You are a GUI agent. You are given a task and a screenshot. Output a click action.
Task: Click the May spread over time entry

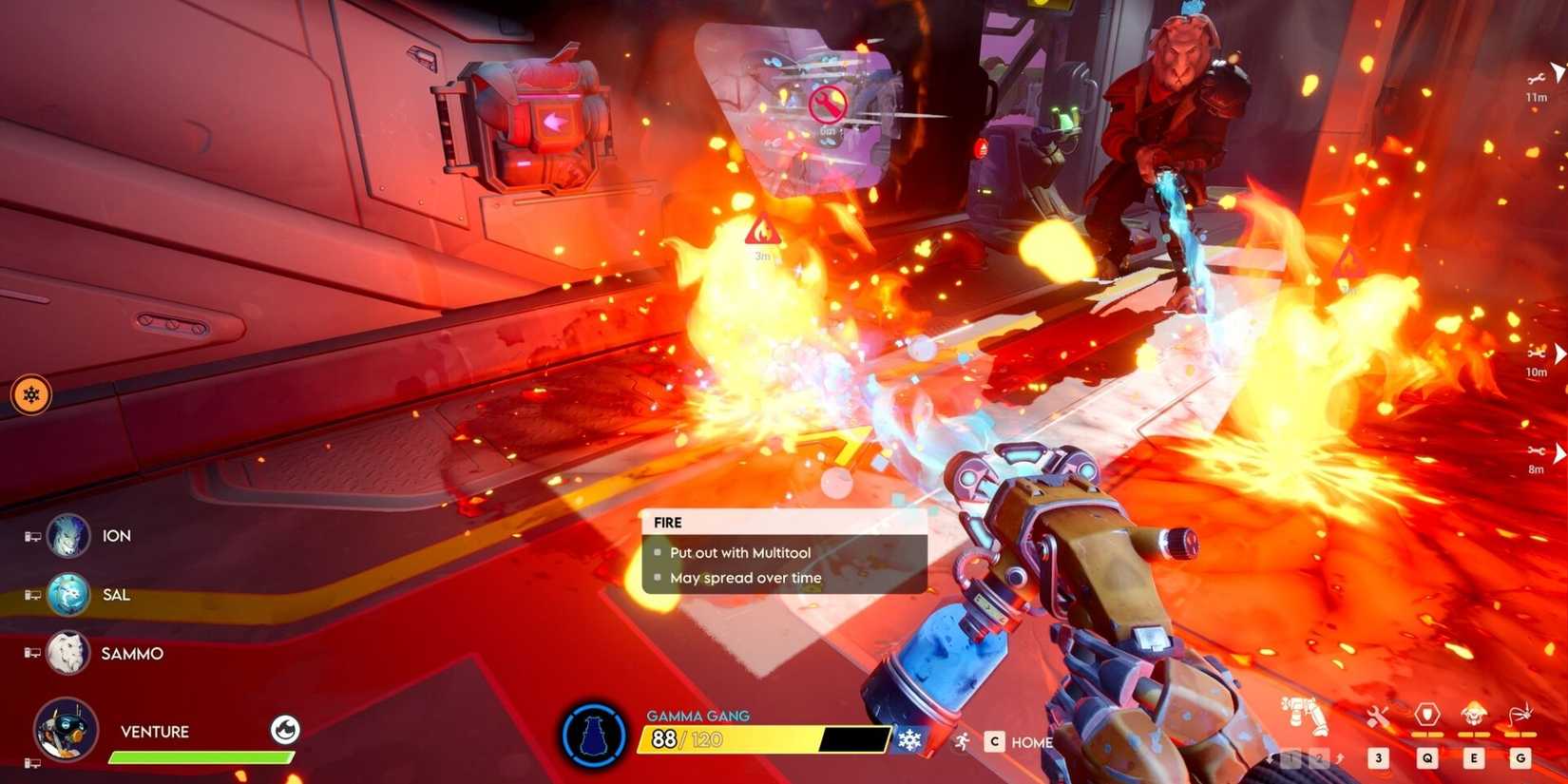point(748,577)
